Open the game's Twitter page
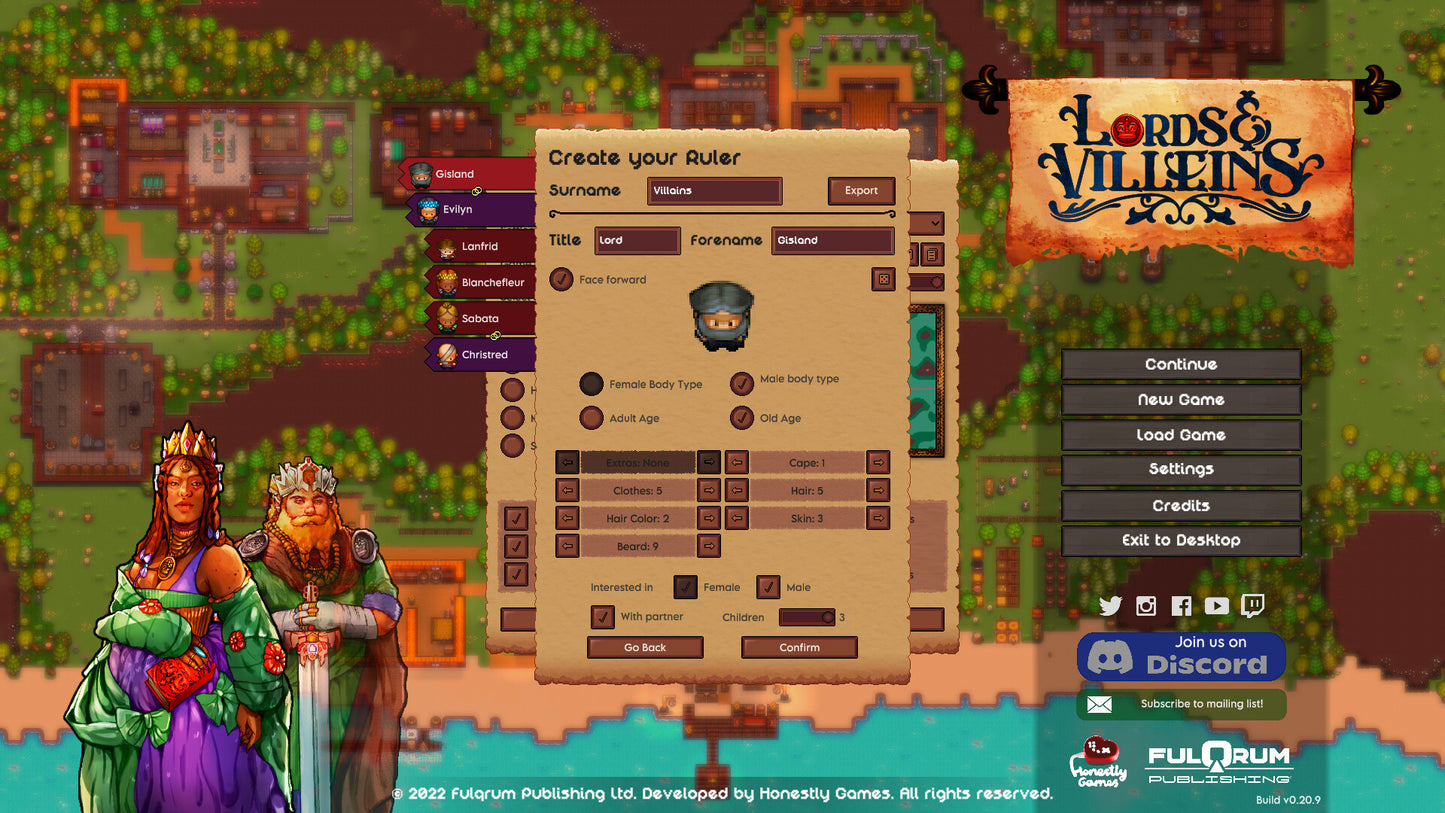 pyautogui.click(x=1111, y=606)
